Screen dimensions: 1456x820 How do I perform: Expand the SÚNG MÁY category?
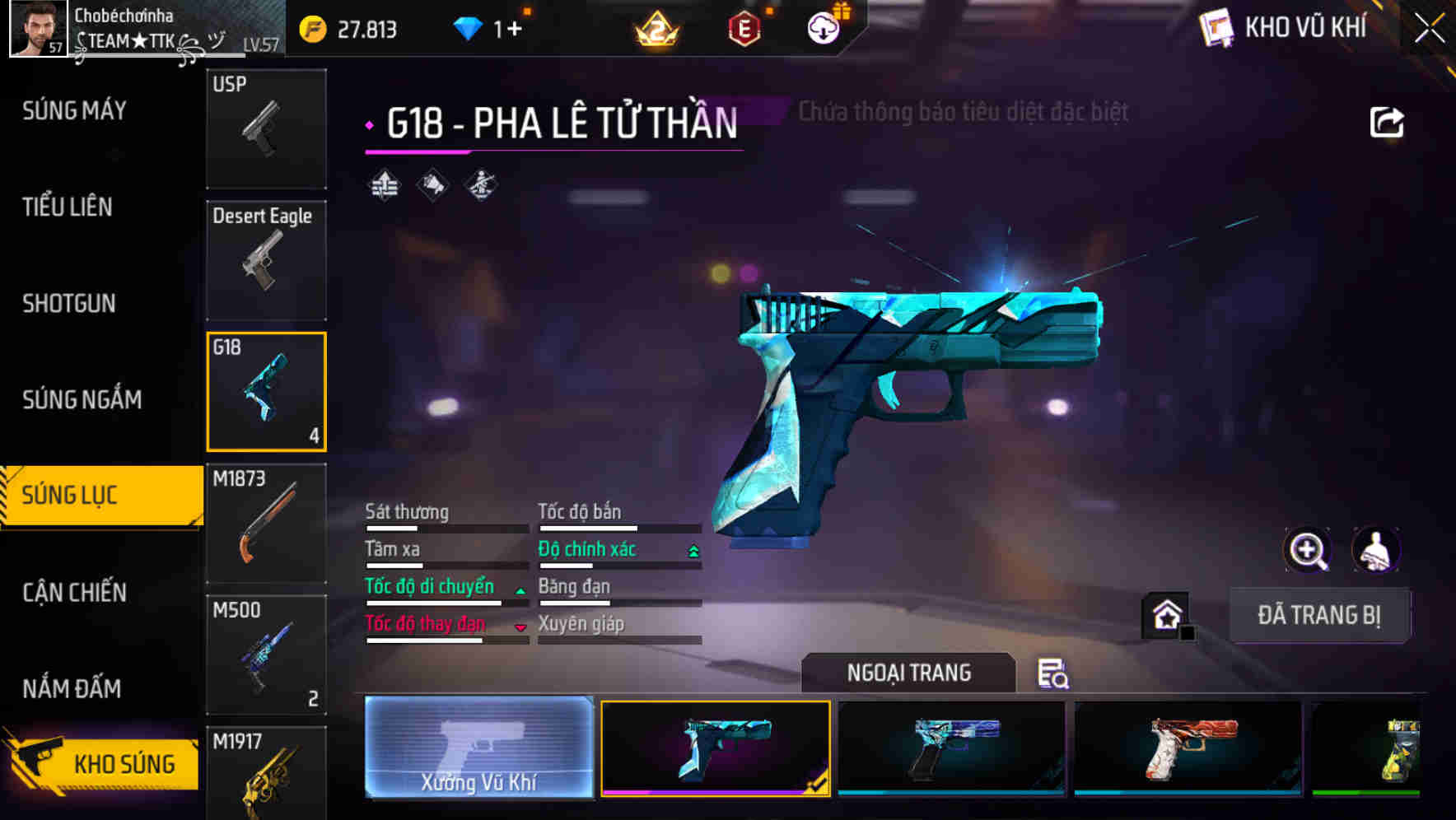(72, 110)
